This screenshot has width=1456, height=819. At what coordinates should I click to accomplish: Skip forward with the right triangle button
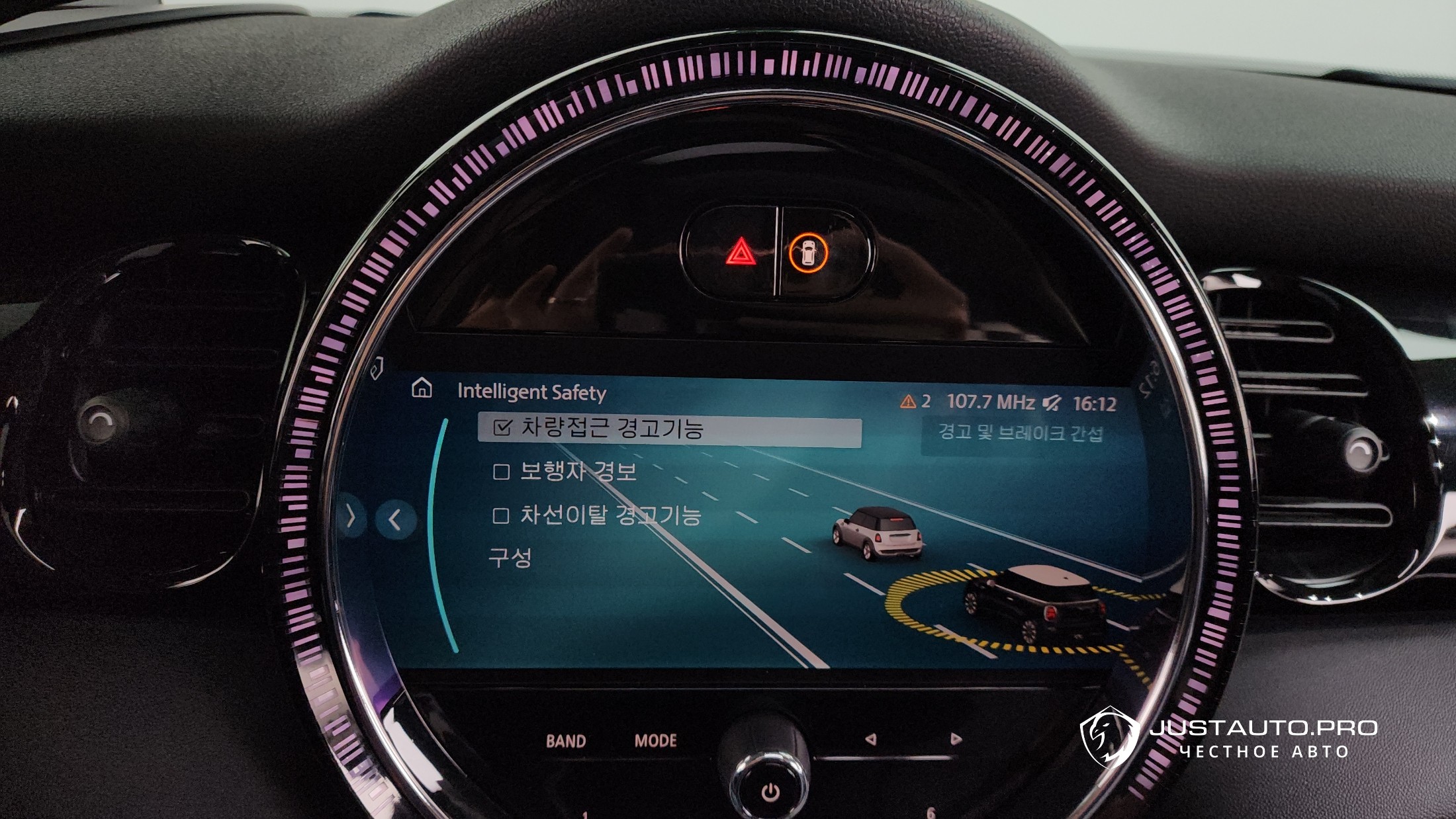(955, 738)
